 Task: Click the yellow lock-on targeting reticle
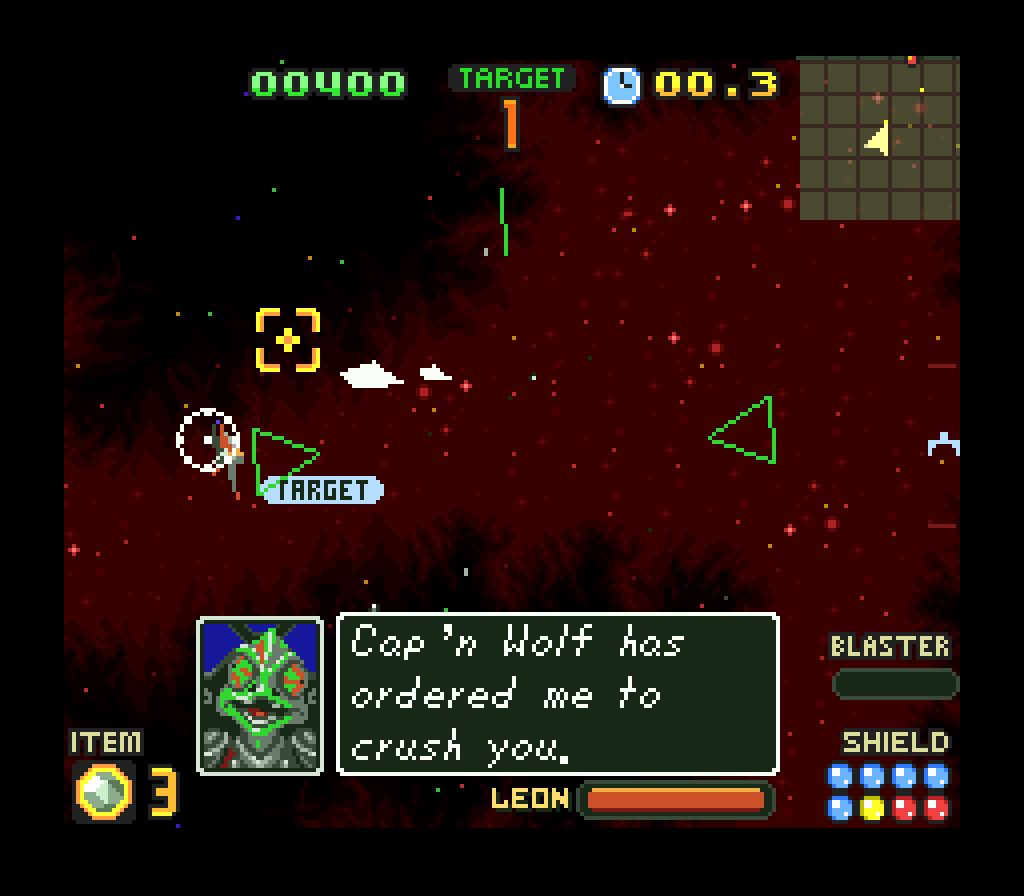click(288, 341)
